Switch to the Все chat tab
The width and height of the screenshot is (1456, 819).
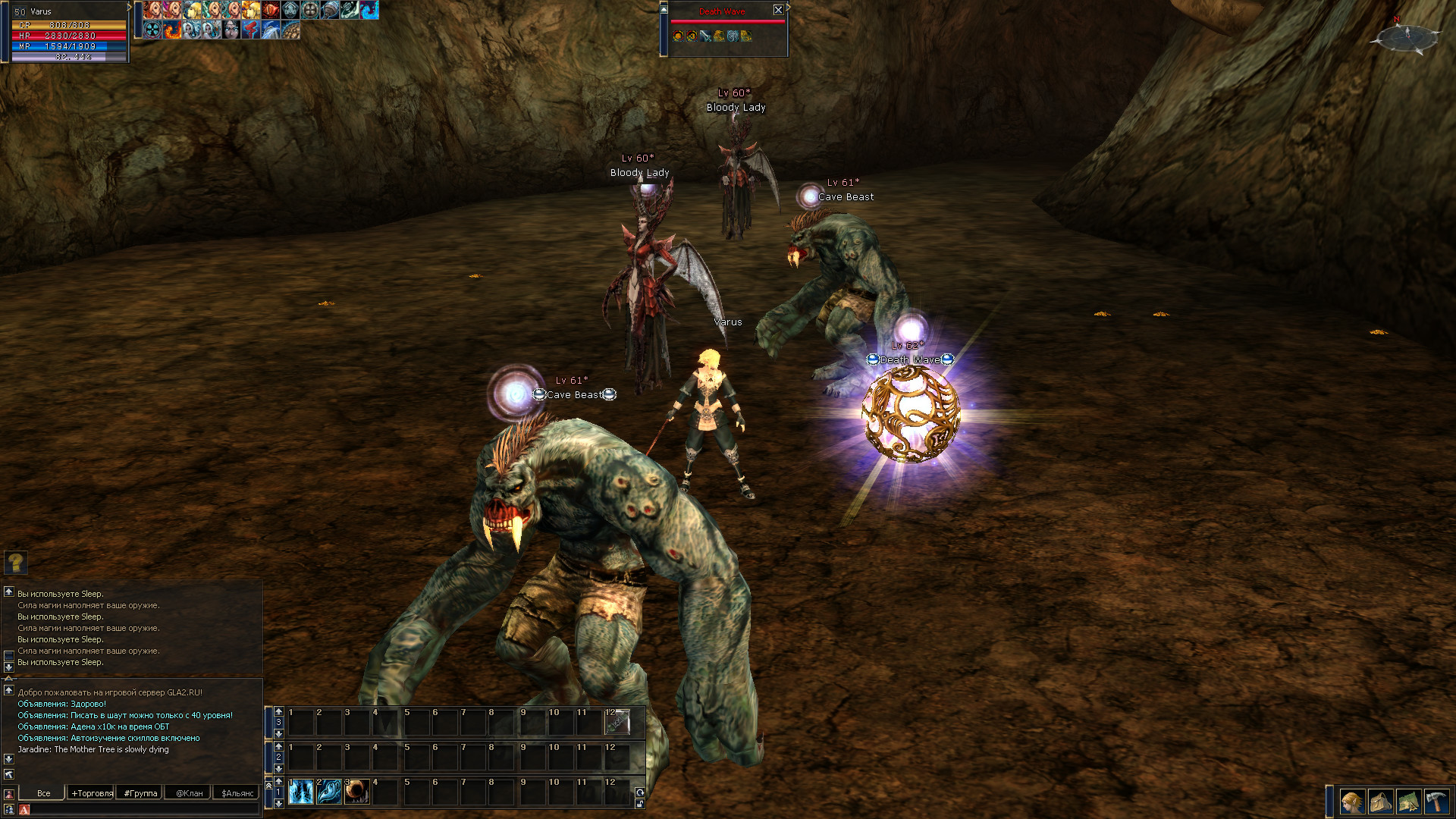click(x=43, y=793)
